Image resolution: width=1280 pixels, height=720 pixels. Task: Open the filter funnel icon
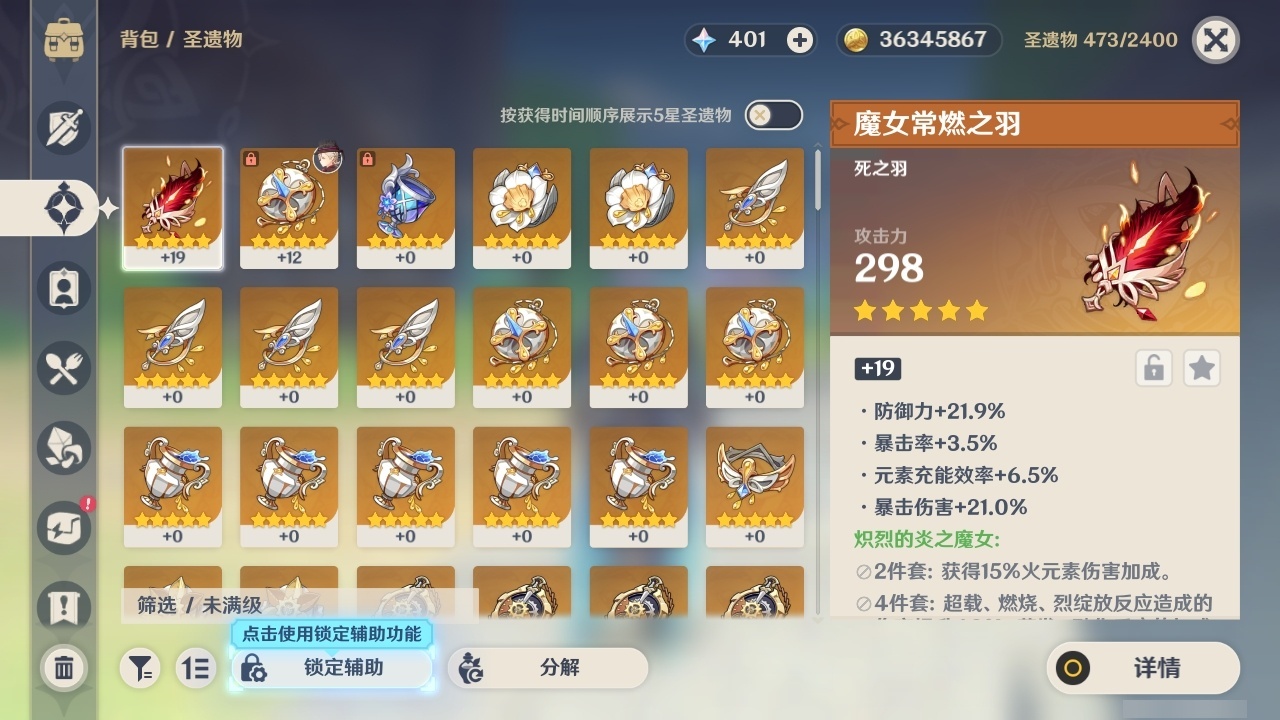(142, 668)
